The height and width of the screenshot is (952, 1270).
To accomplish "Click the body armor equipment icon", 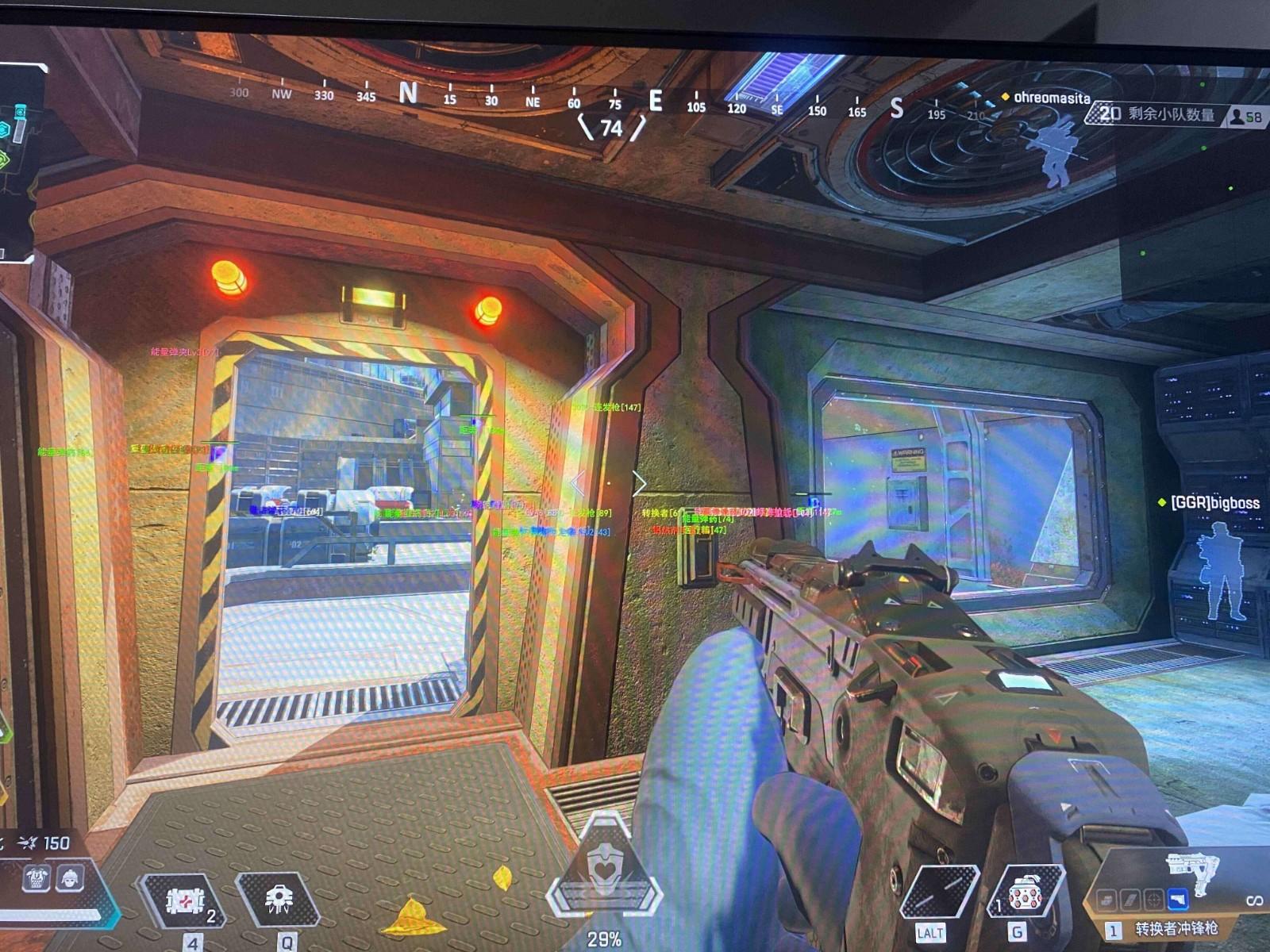I will (37, 878).
